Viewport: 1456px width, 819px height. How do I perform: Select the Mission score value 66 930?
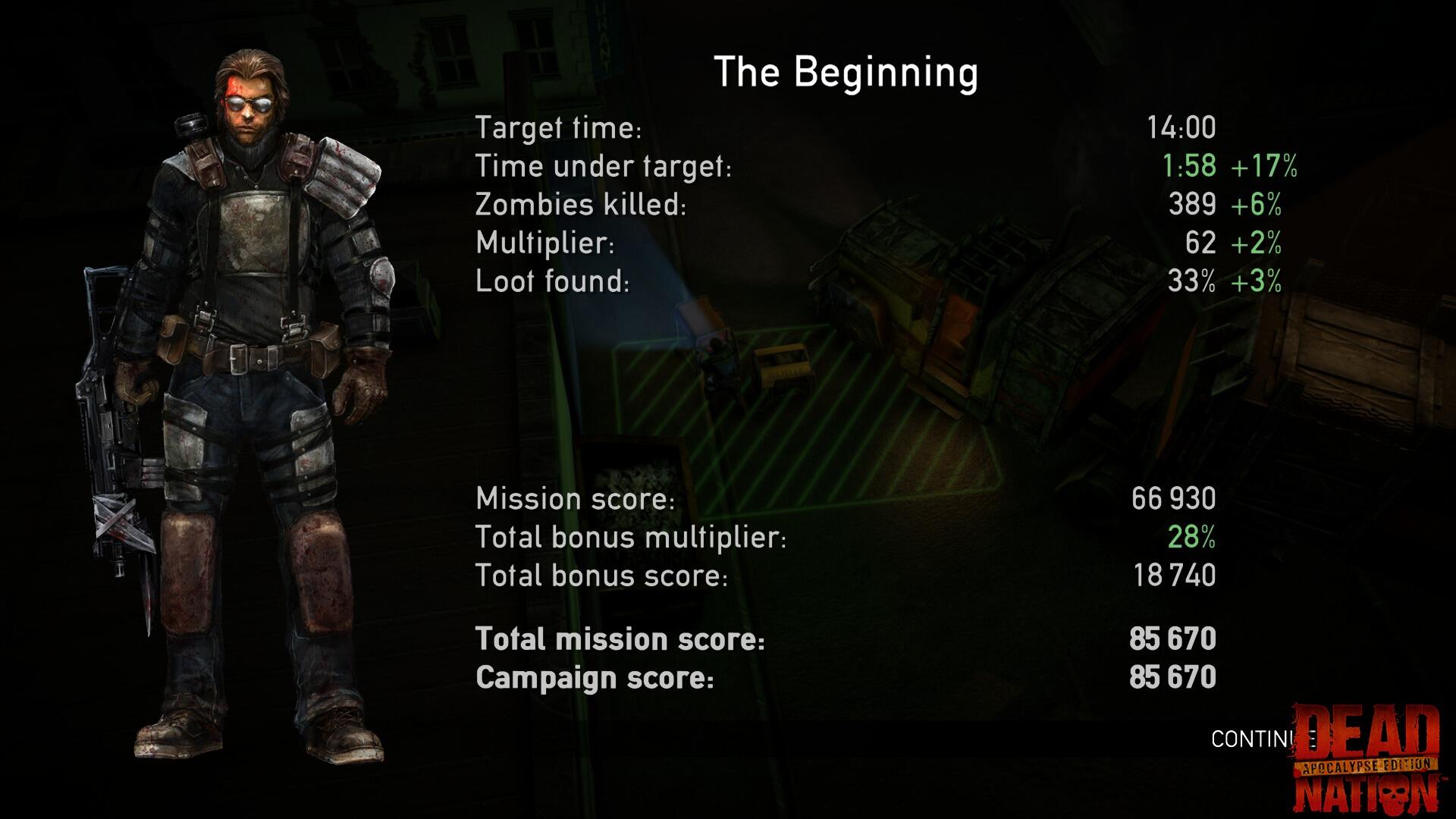coord(1175,499)
